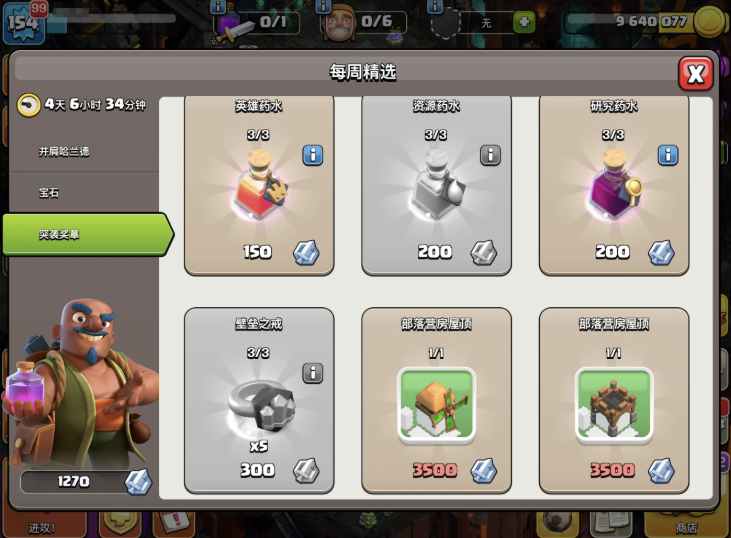Purchase the 资源药水 resource potion

435,185
